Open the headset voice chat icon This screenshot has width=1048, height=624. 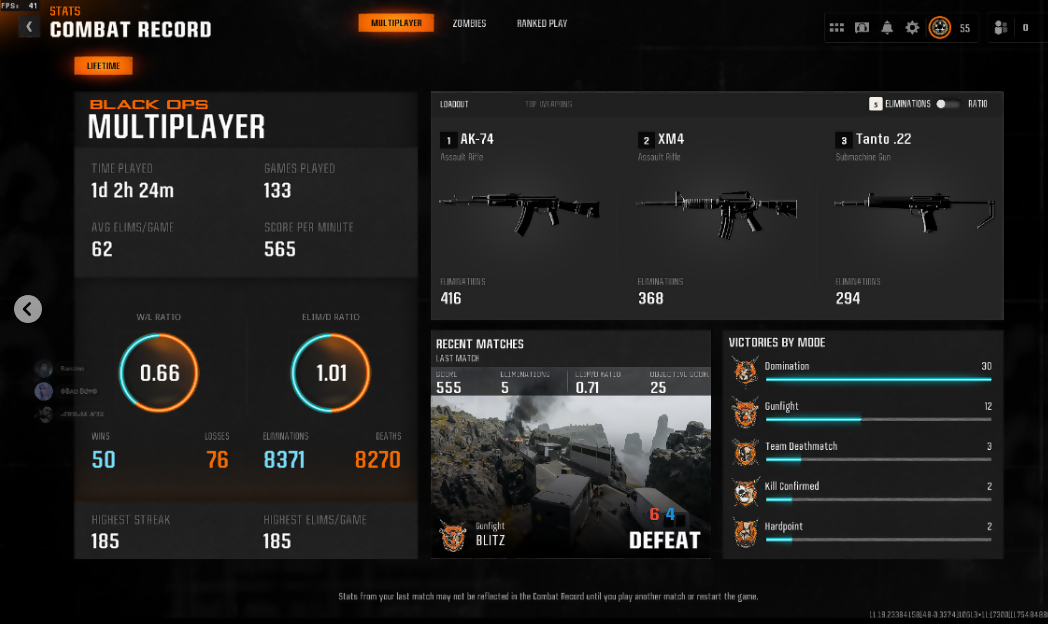point(862,28)
